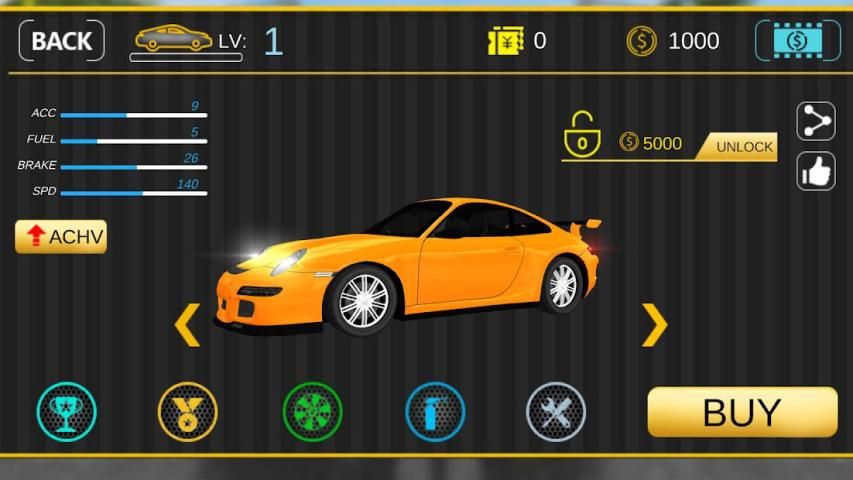Open the blue spray can paint icon
The height and width of the screenshot is (480, 853).
point(435,412)
